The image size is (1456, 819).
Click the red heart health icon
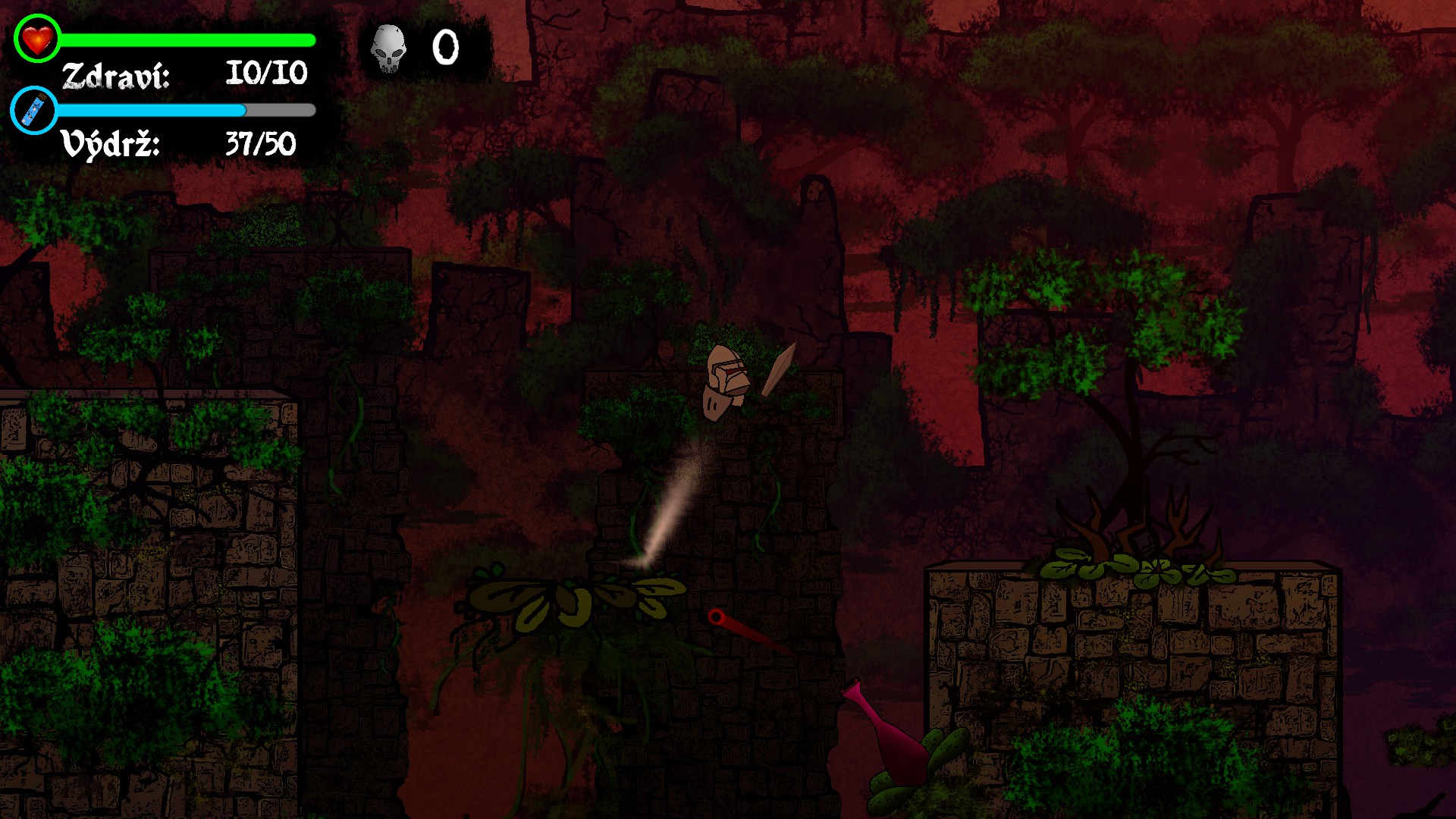pos(36,39)
